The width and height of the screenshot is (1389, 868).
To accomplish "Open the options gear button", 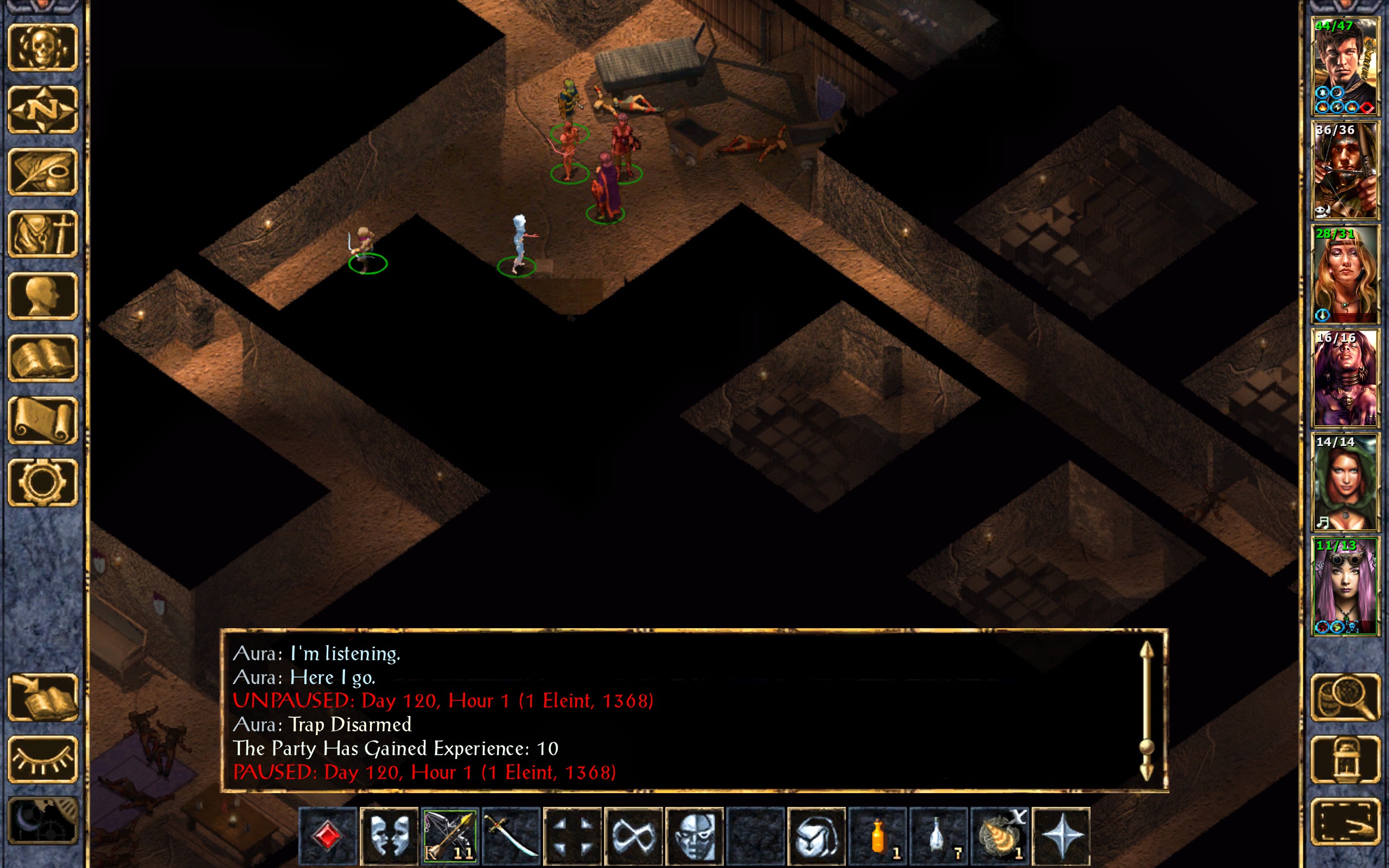I will pos(43,482).
